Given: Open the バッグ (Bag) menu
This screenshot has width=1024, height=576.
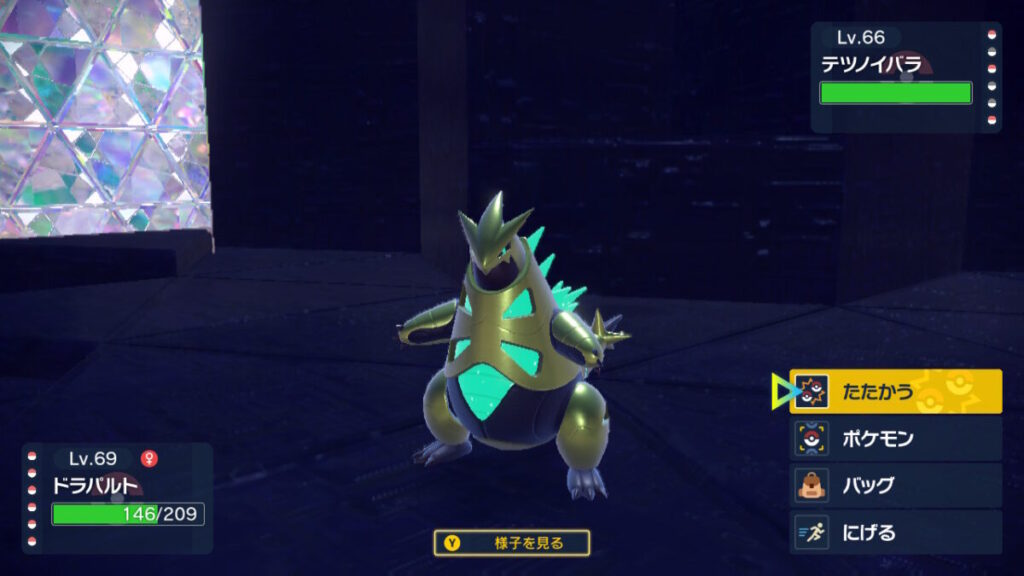Looking at the screenshot, I should pos(896,486).
